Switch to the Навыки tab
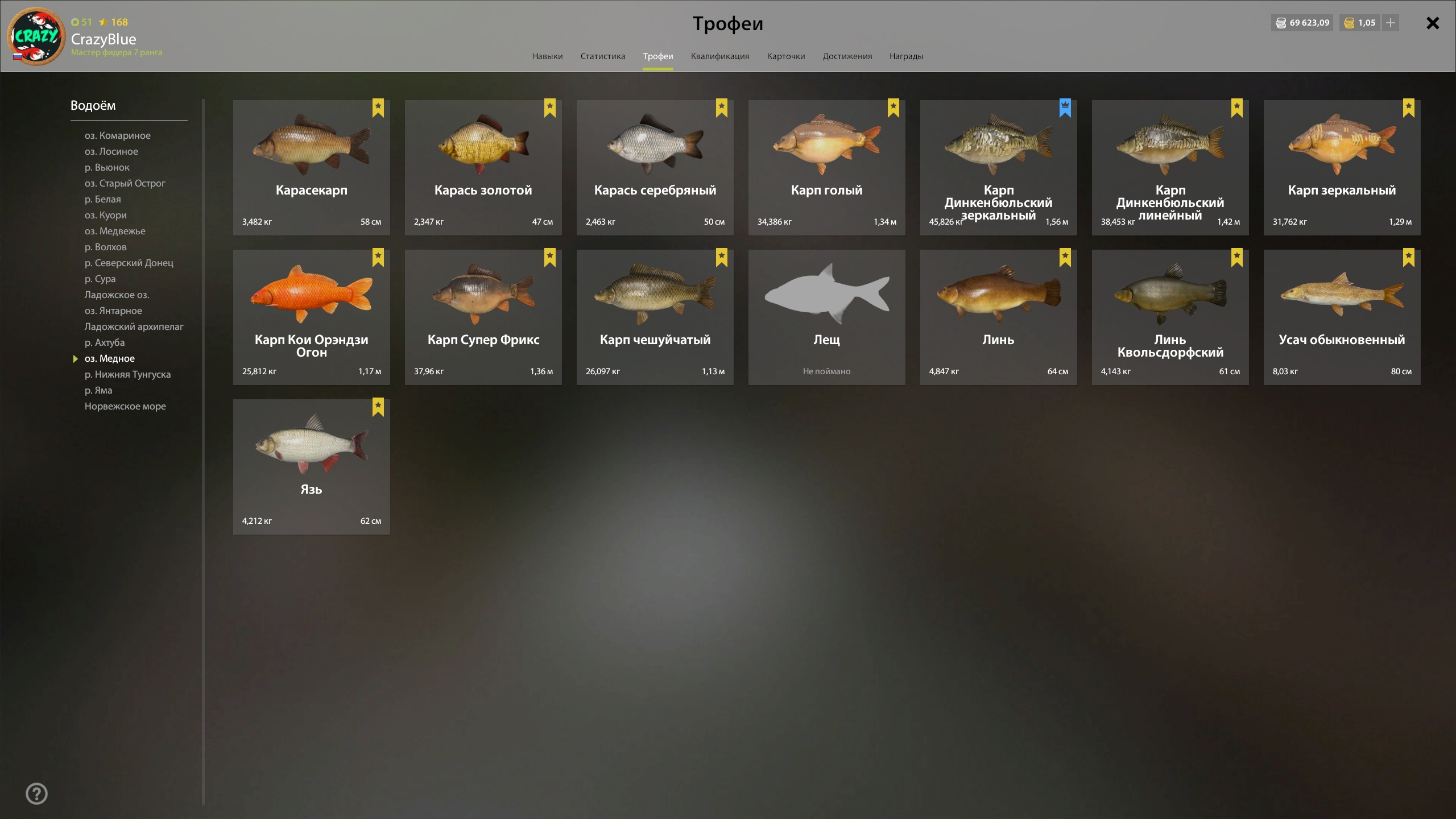Image resolution: width=1456 pixels, height=819 pixels. coord(547,56)
